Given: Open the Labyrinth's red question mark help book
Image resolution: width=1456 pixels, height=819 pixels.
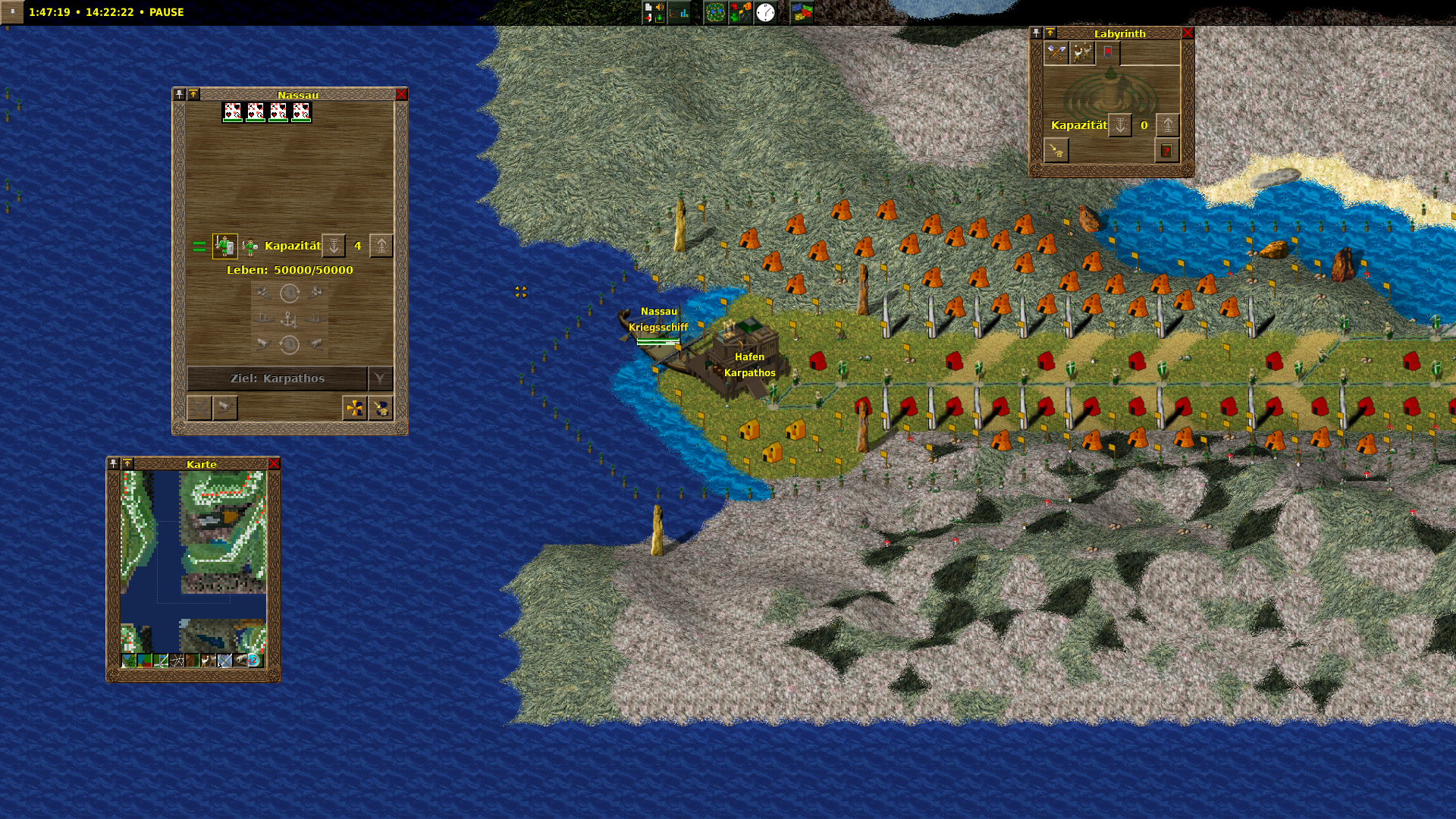Looking at the screenshot, I should 1166,151.
